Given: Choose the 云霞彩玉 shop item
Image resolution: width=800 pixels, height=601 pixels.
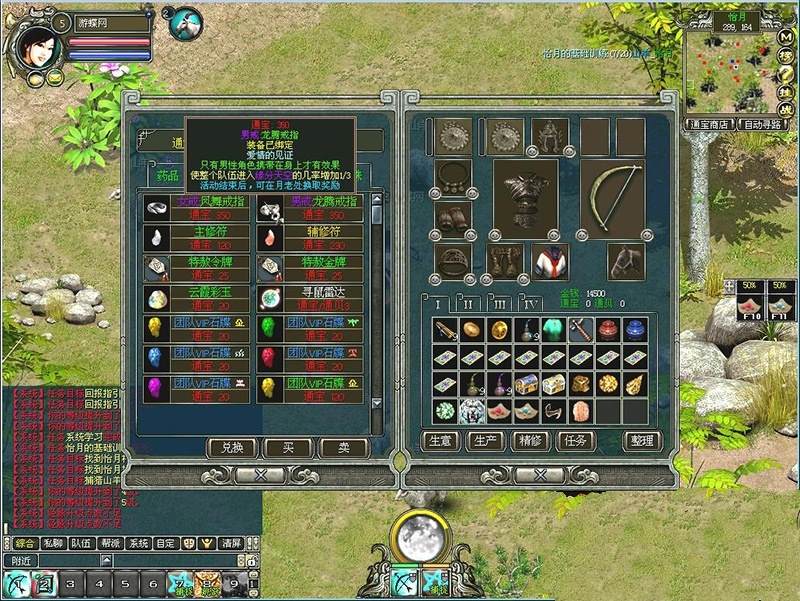Looking at the screenshot, I should (x=199, y=297).
